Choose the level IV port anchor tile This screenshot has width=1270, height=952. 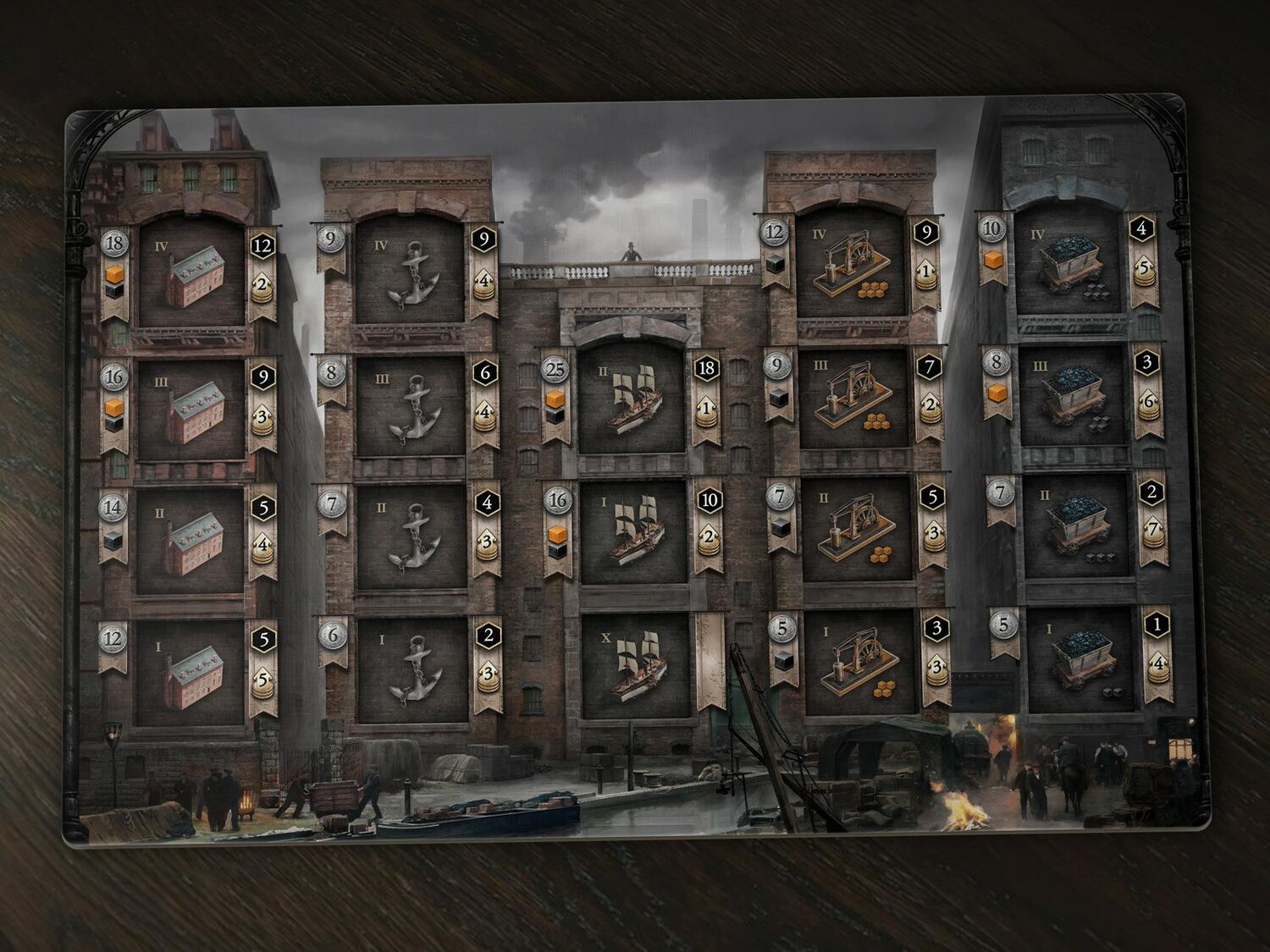(411, 272)
